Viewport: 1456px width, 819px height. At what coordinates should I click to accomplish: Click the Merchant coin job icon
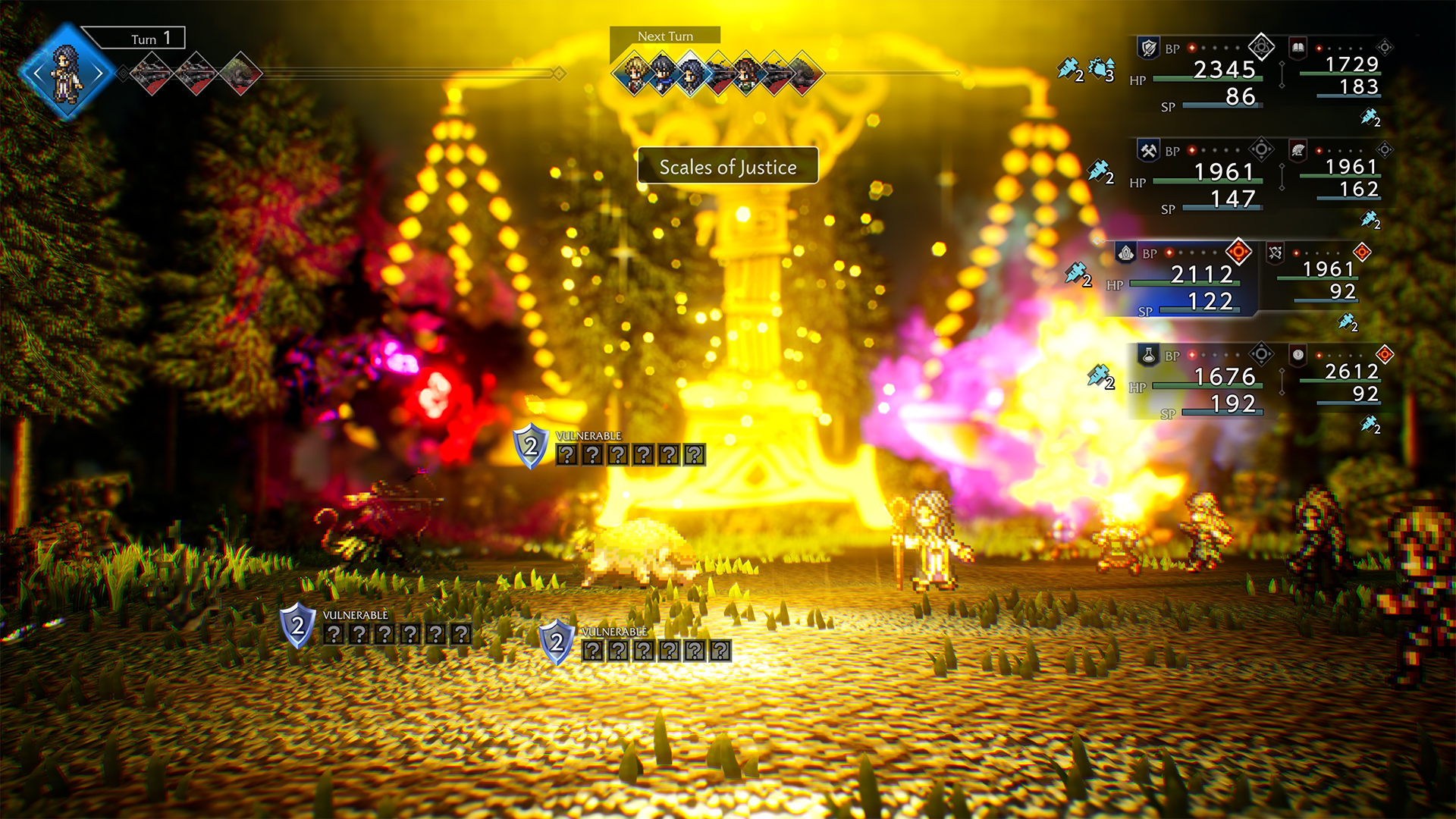pyautogui.click(x=1297, y=355)
